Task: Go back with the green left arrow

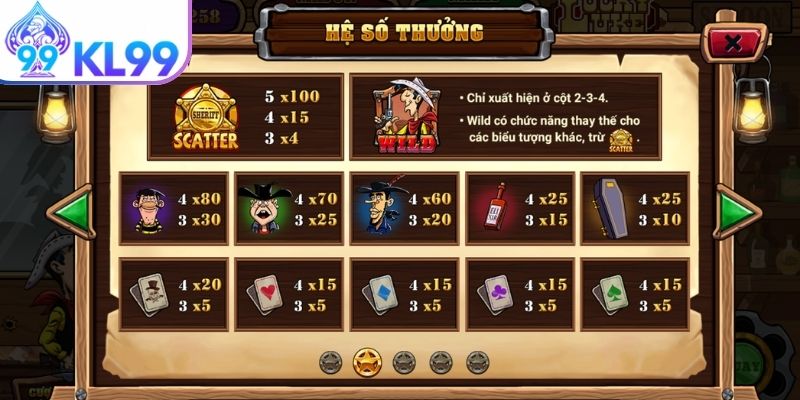Action: click(x=71, y=212)
